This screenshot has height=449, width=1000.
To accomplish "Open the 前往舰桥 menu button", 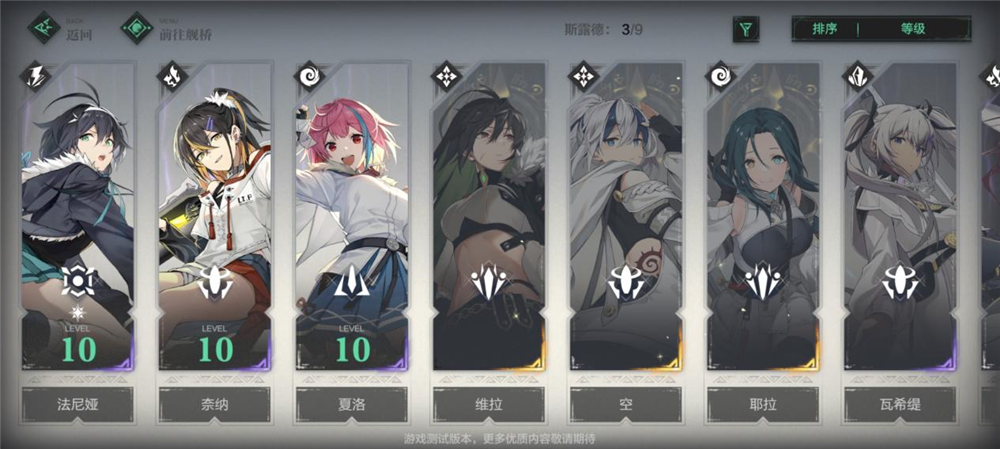I will pyautogui.click(x=168, y=28).
